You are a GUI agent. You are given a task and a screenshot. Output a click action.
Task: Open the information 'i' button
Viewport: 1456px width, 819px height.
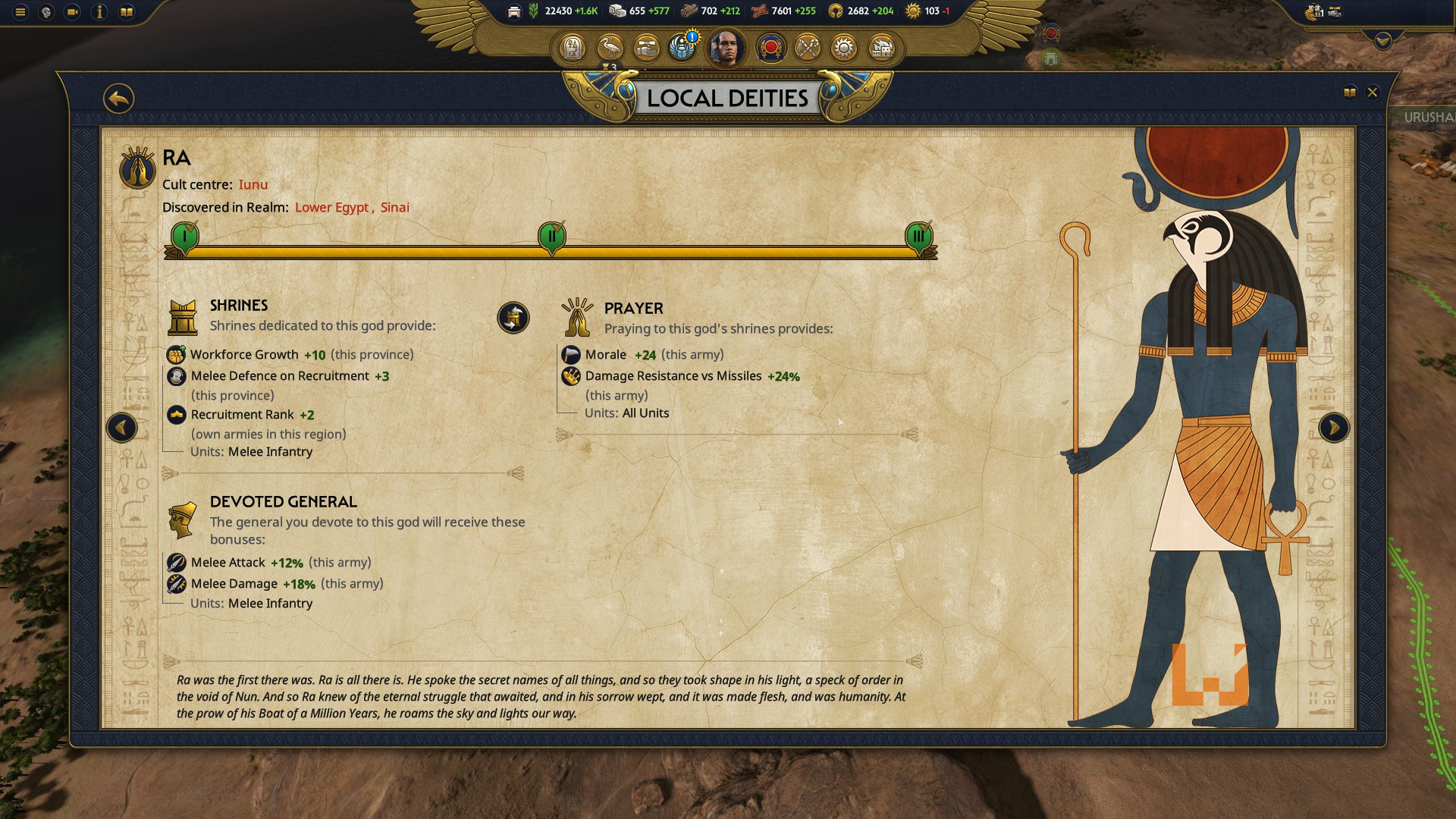pyautogui.click(x=99, y=12)
